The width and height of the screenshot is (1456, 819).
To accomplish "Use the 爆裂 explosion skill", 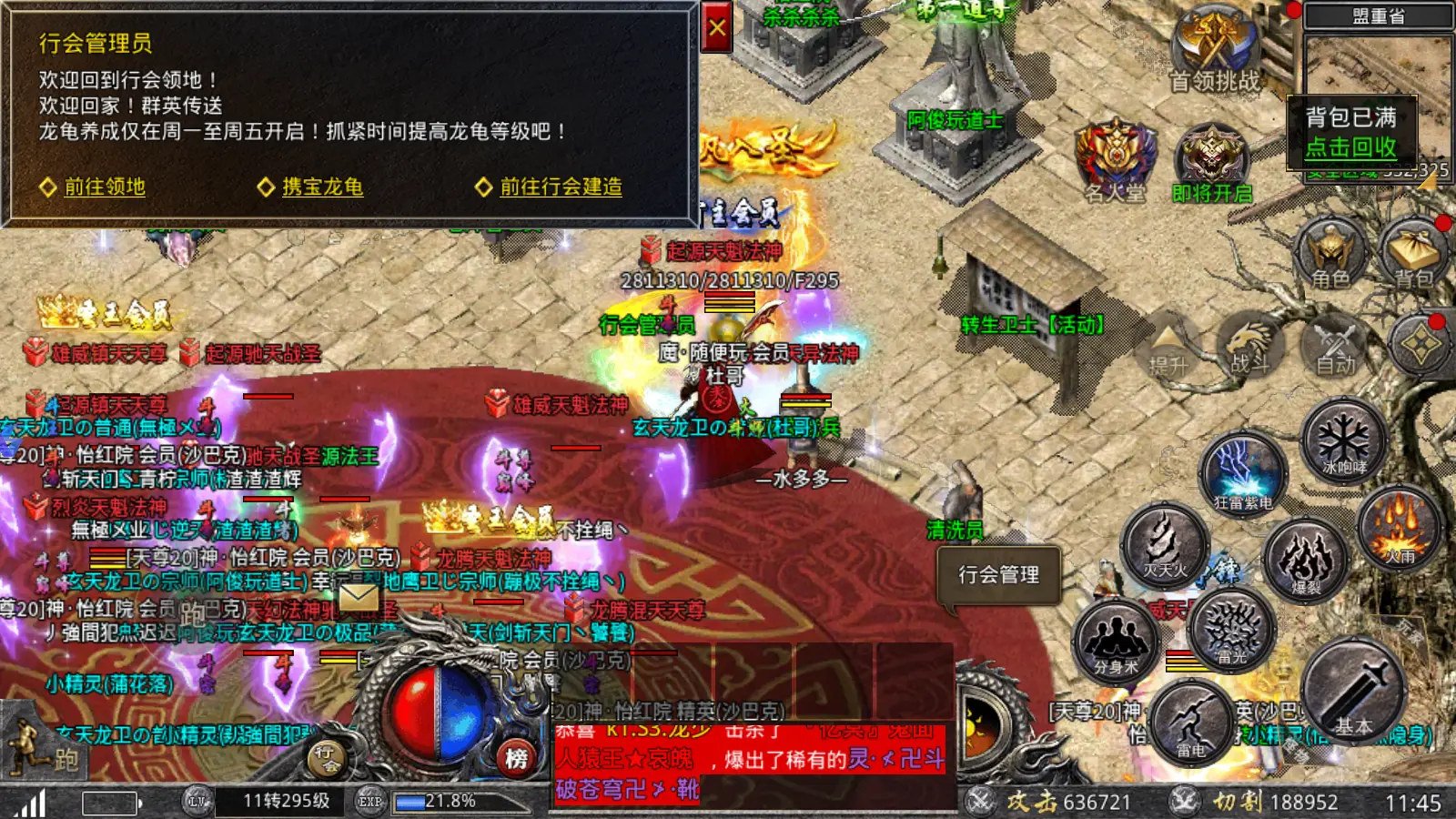I will click(1307, 560).
